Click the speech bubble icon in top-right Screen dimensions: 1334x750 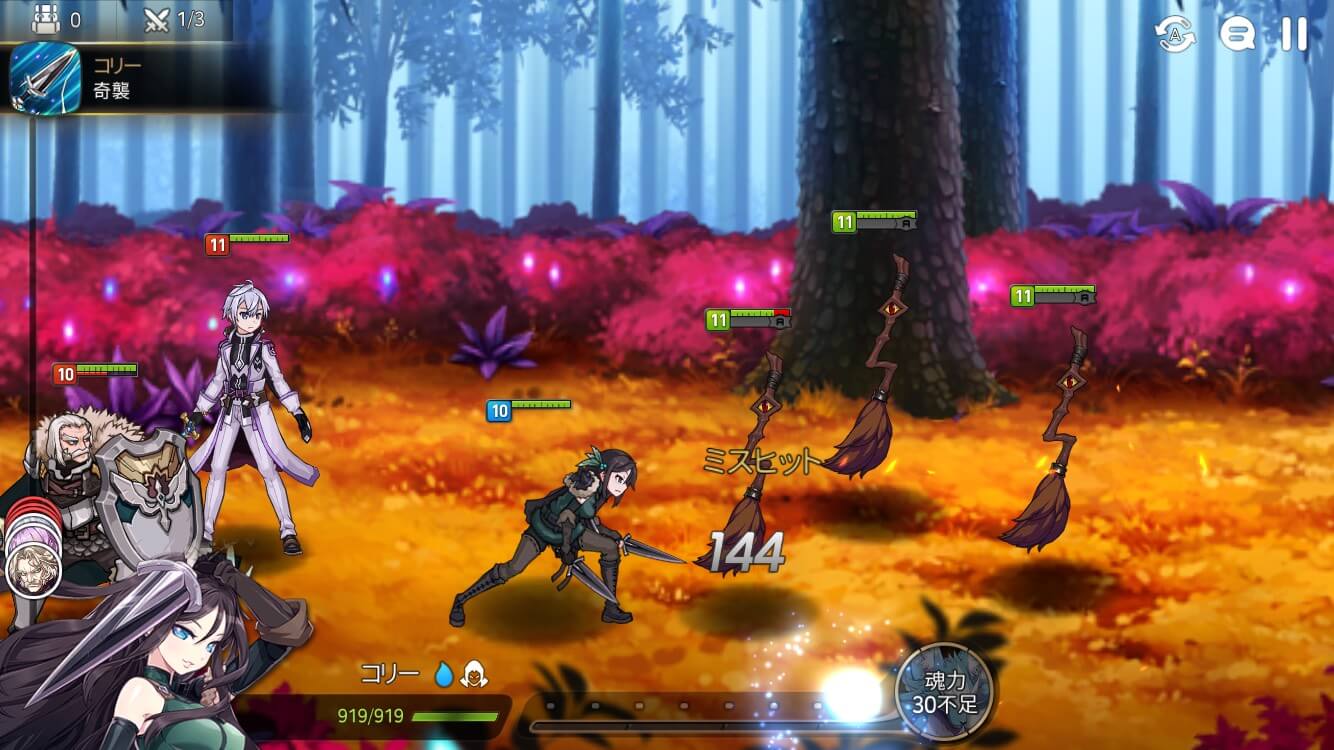coord(1237,35)
